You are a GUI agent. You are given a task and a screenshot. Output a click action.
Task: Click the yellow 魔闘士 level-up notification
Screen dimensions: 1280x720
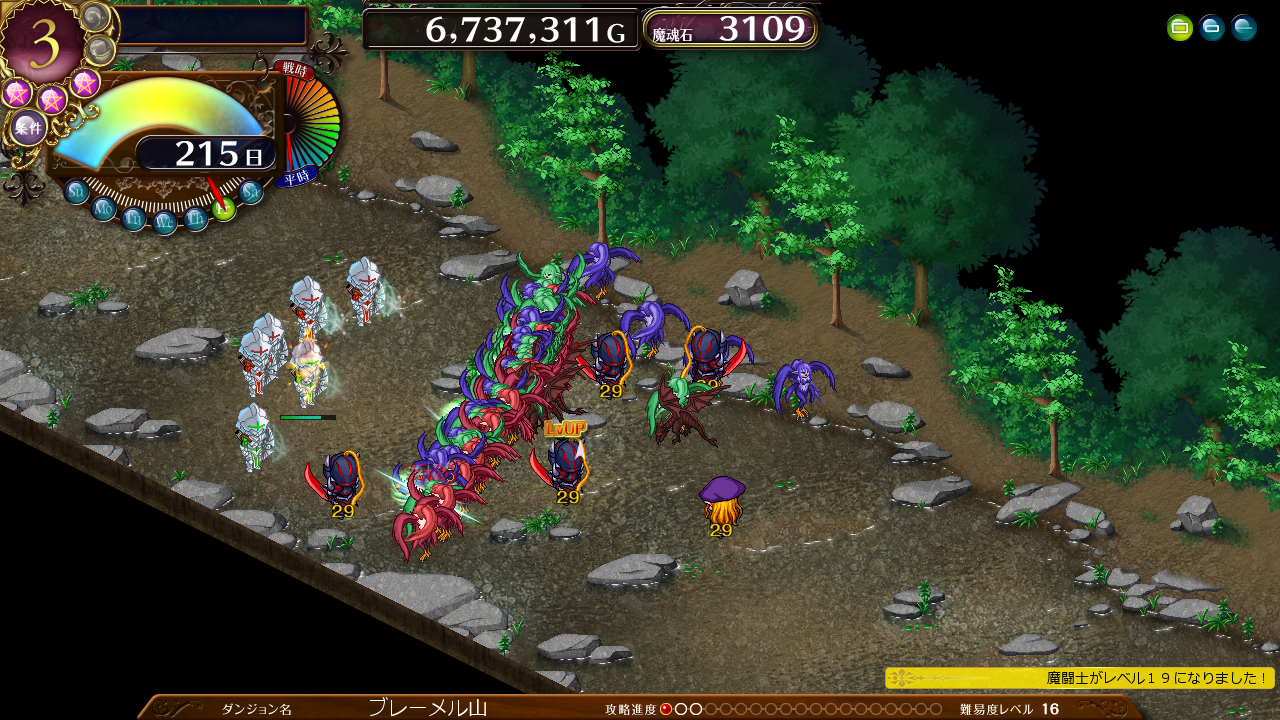(1080, 678)
